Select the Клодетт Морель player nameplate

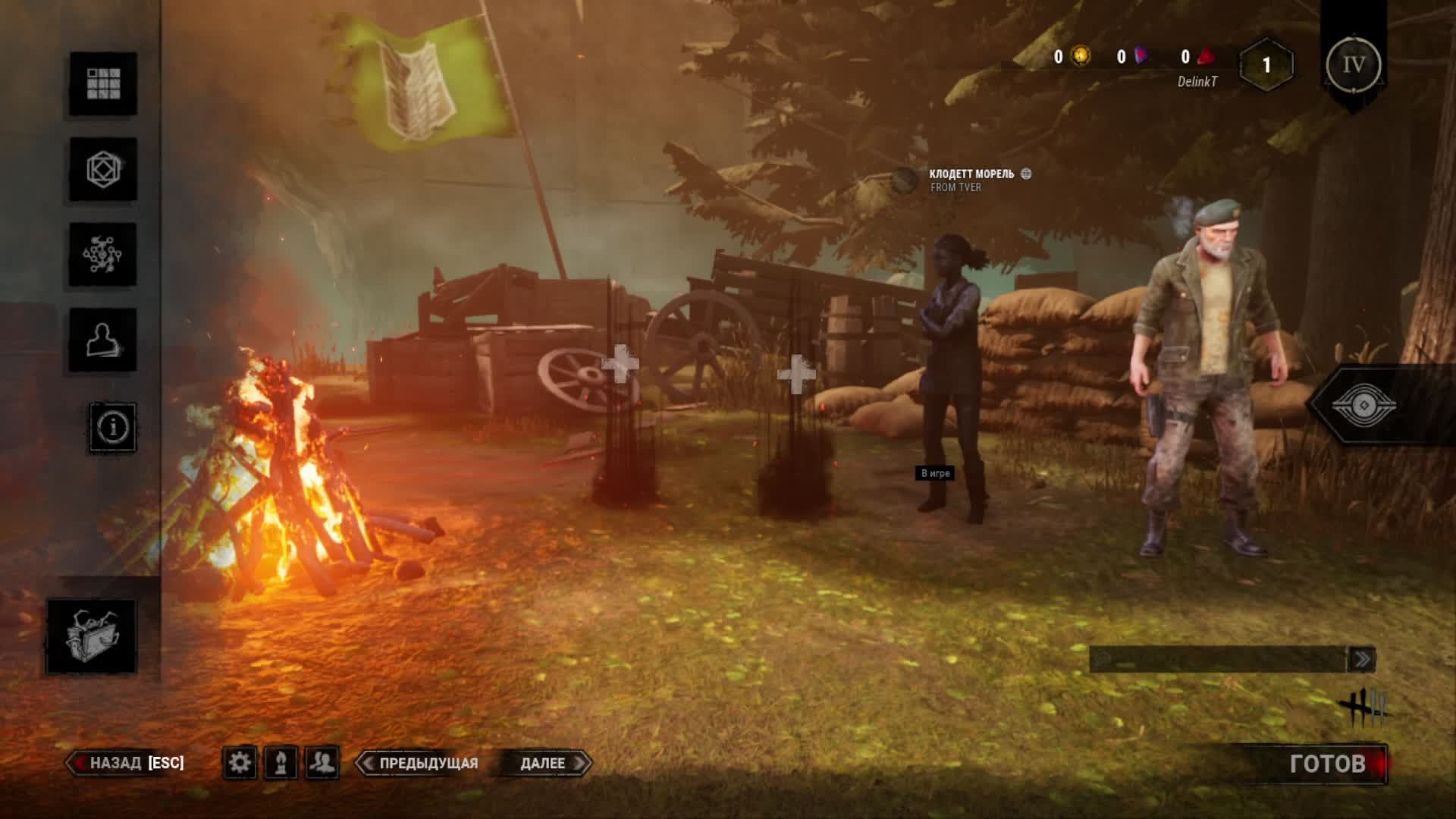click(971, 180)
